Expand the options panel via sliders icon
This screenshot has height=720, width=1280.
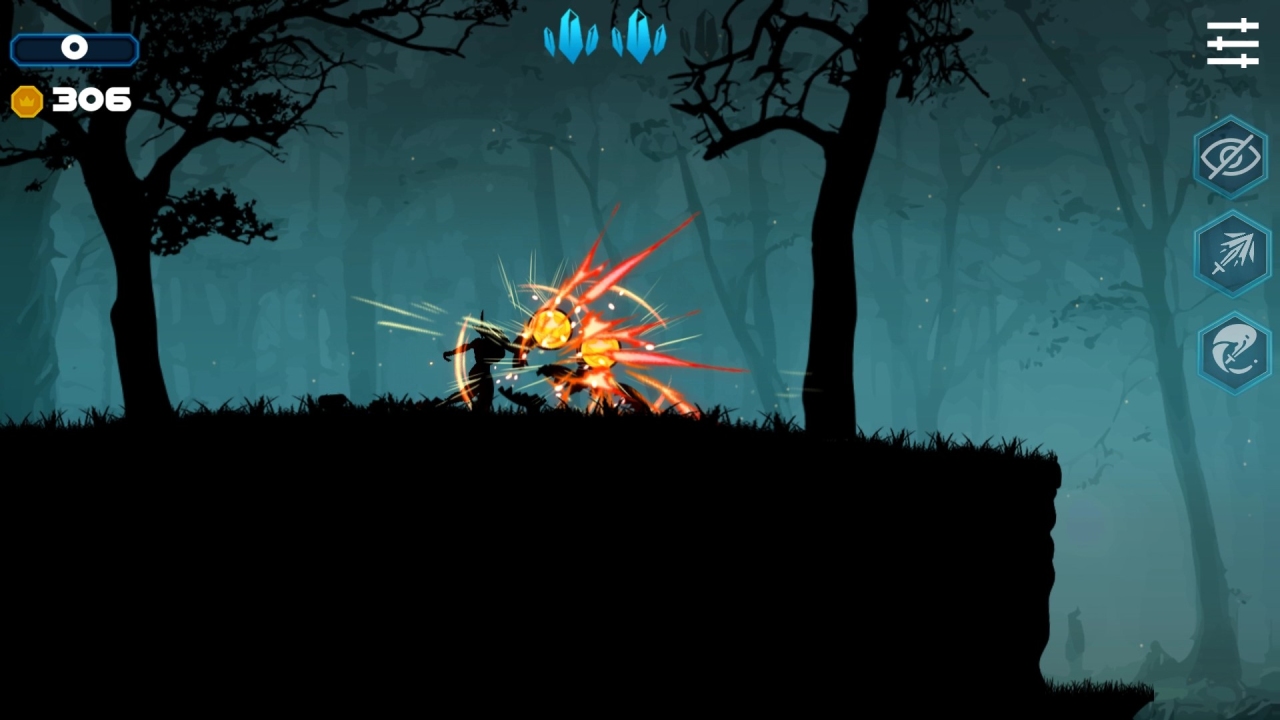coord(1232,42)
